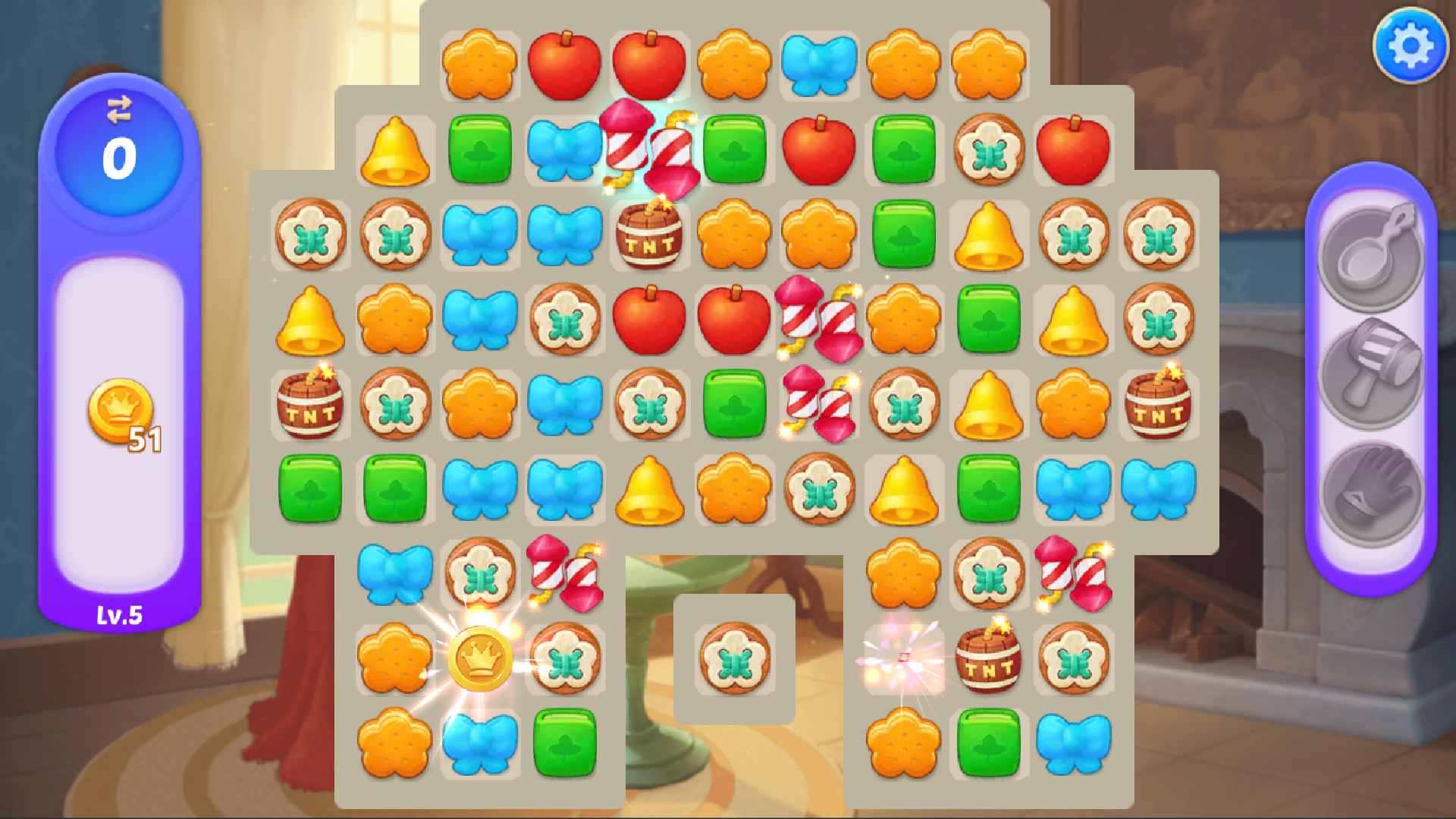Tap the red apple in the top row
The image size is (1456, 819).
pyautogui.click(x=565, y=63)
